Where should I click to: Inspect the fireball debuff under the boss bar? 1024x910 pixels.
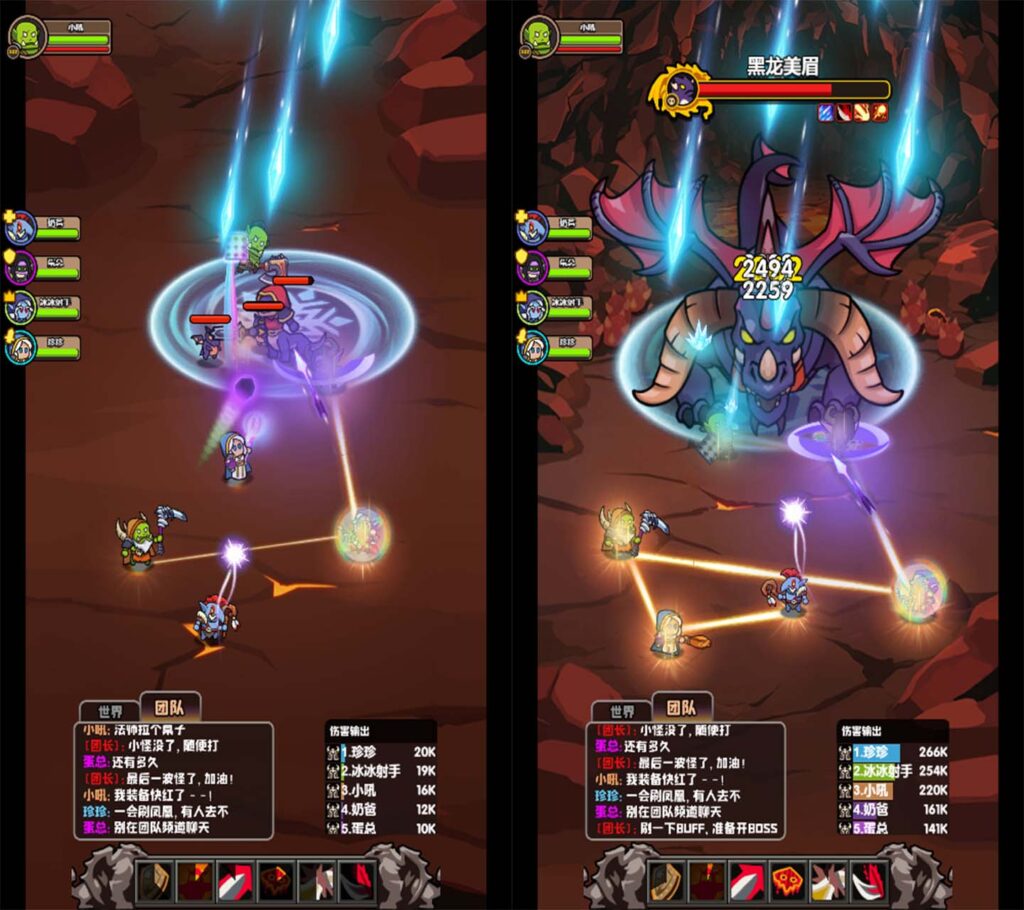(x=880, y=112)
